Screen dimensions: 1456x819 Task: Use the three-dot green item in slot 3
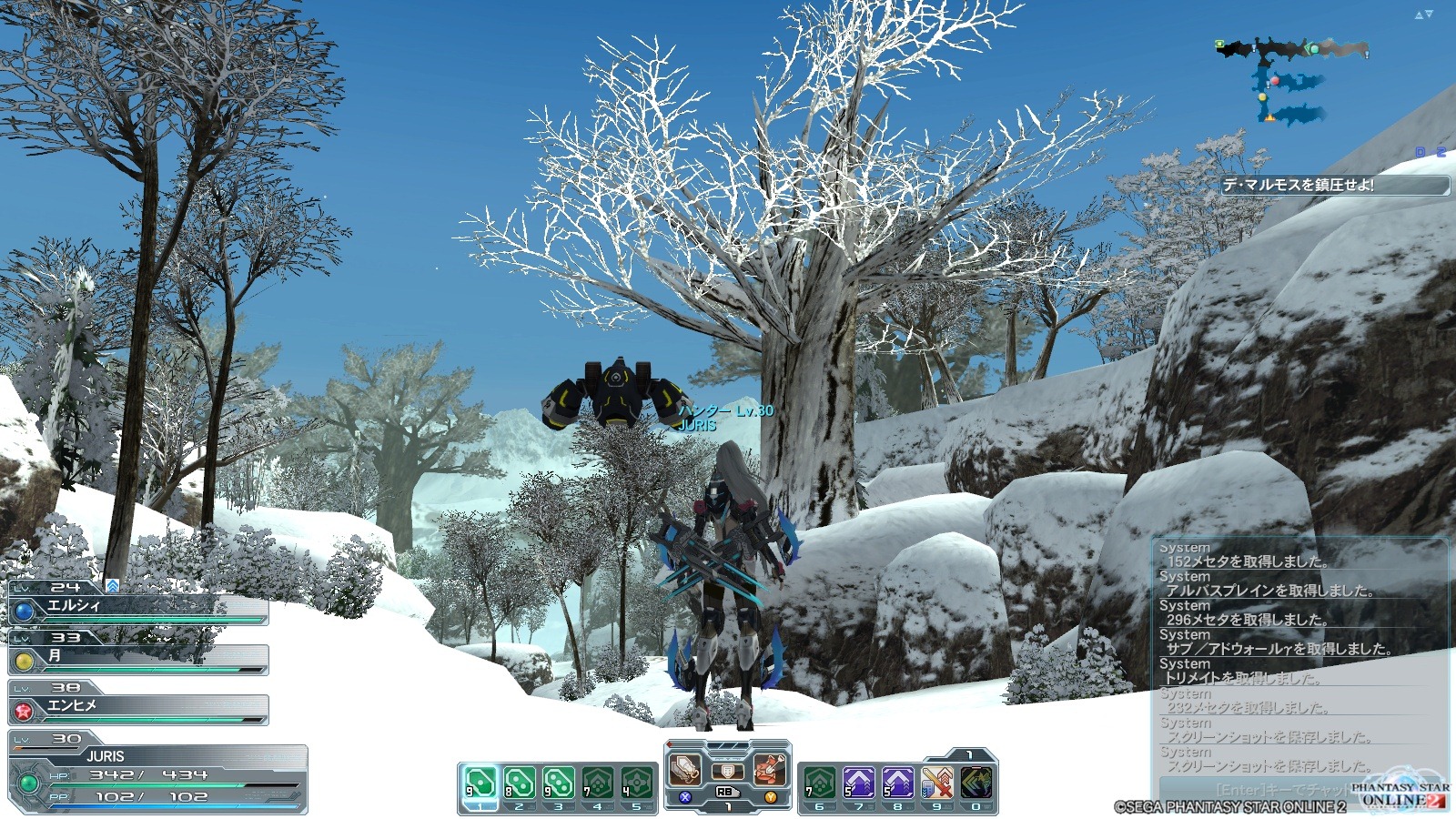pyautogui.click(x=558, y=783)
